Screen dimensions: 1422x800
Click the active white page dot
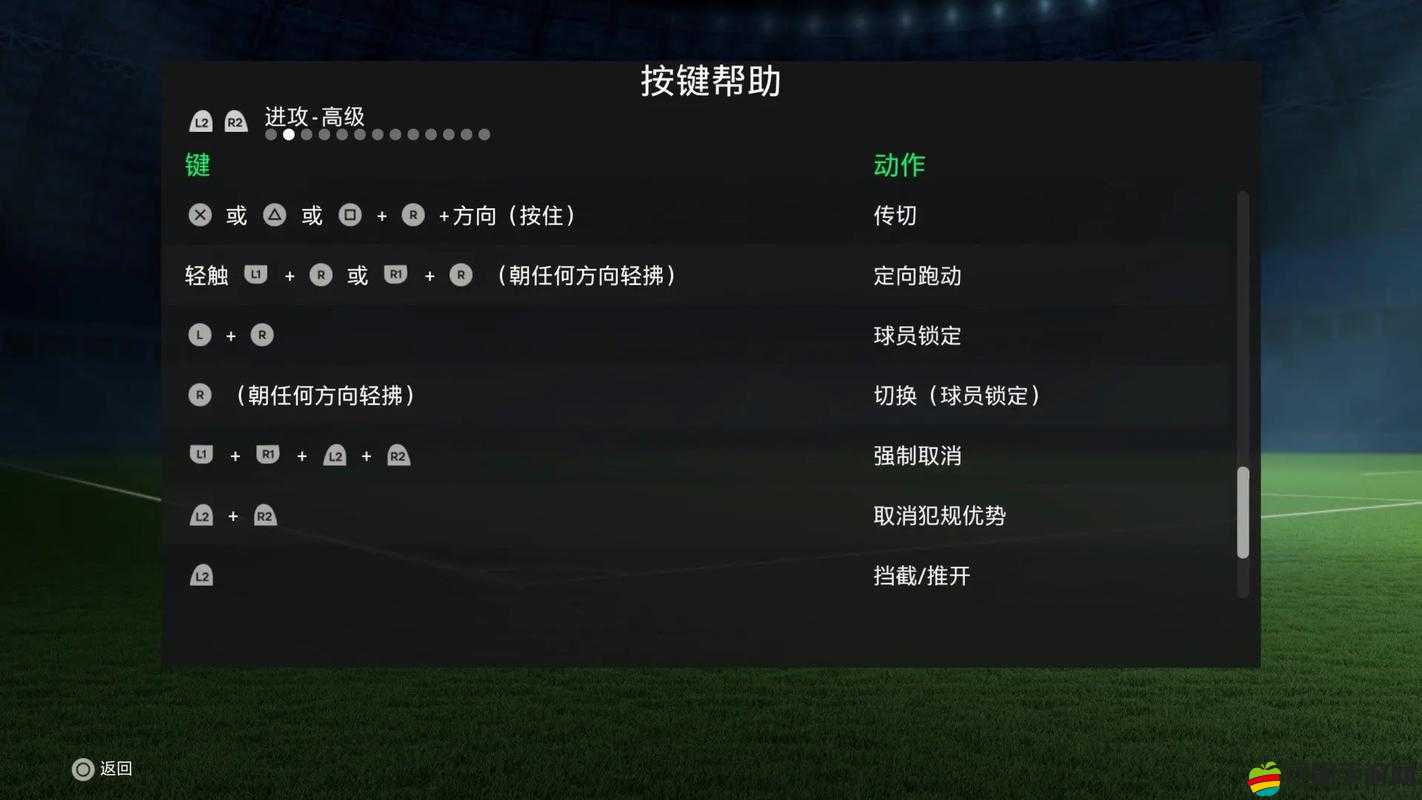[289, 134]
